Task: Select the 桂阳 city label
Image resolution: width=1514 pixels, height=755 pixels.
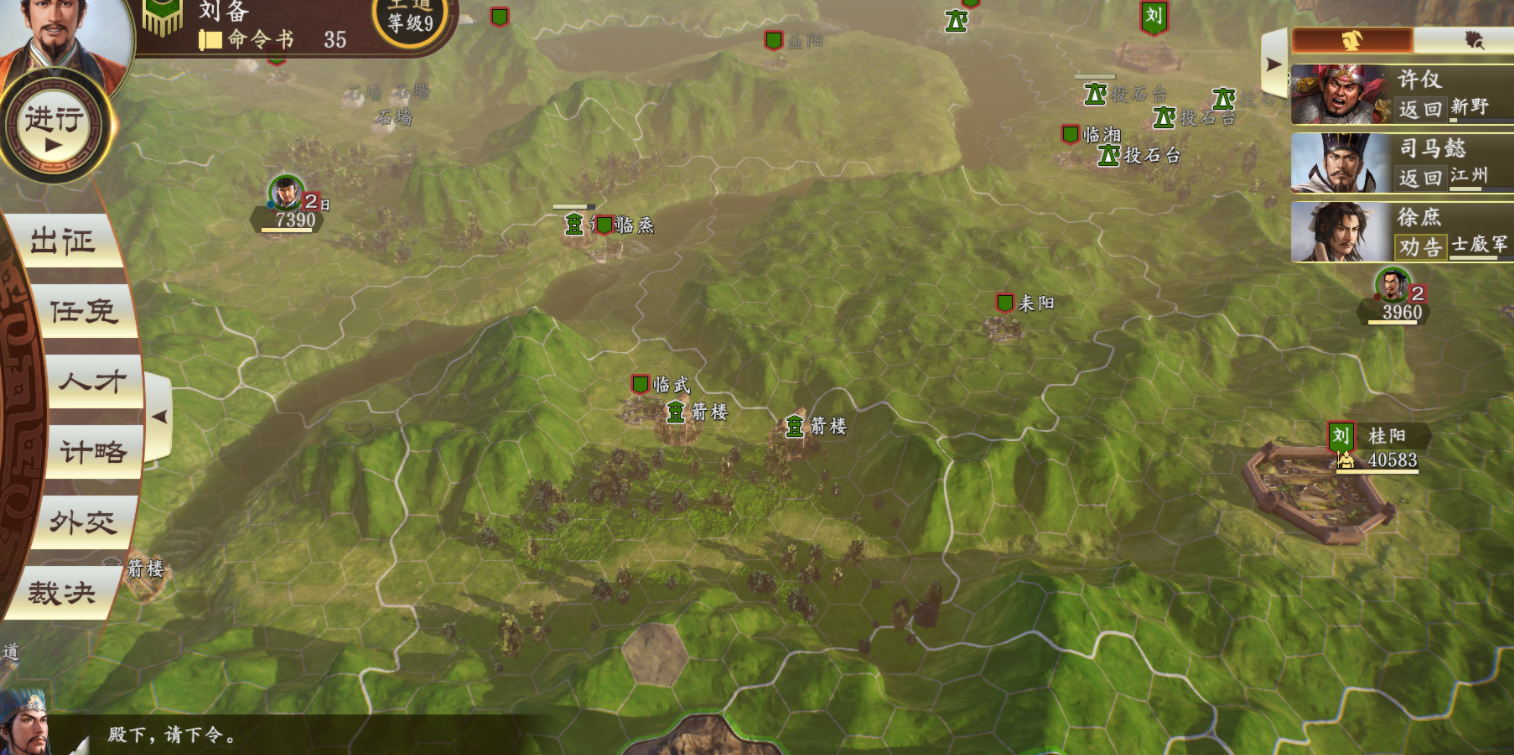Action: [1386, 437]
